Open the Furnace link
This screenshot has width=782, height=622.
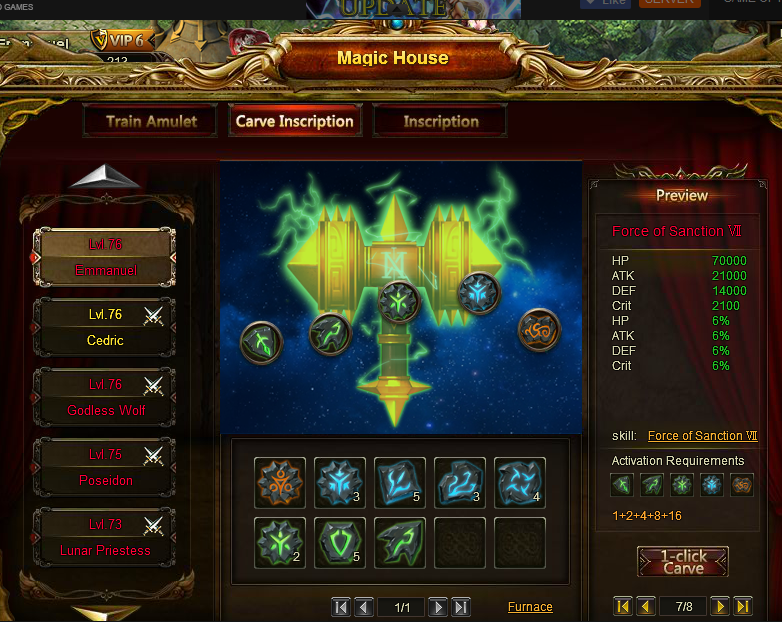coord(529,607)
